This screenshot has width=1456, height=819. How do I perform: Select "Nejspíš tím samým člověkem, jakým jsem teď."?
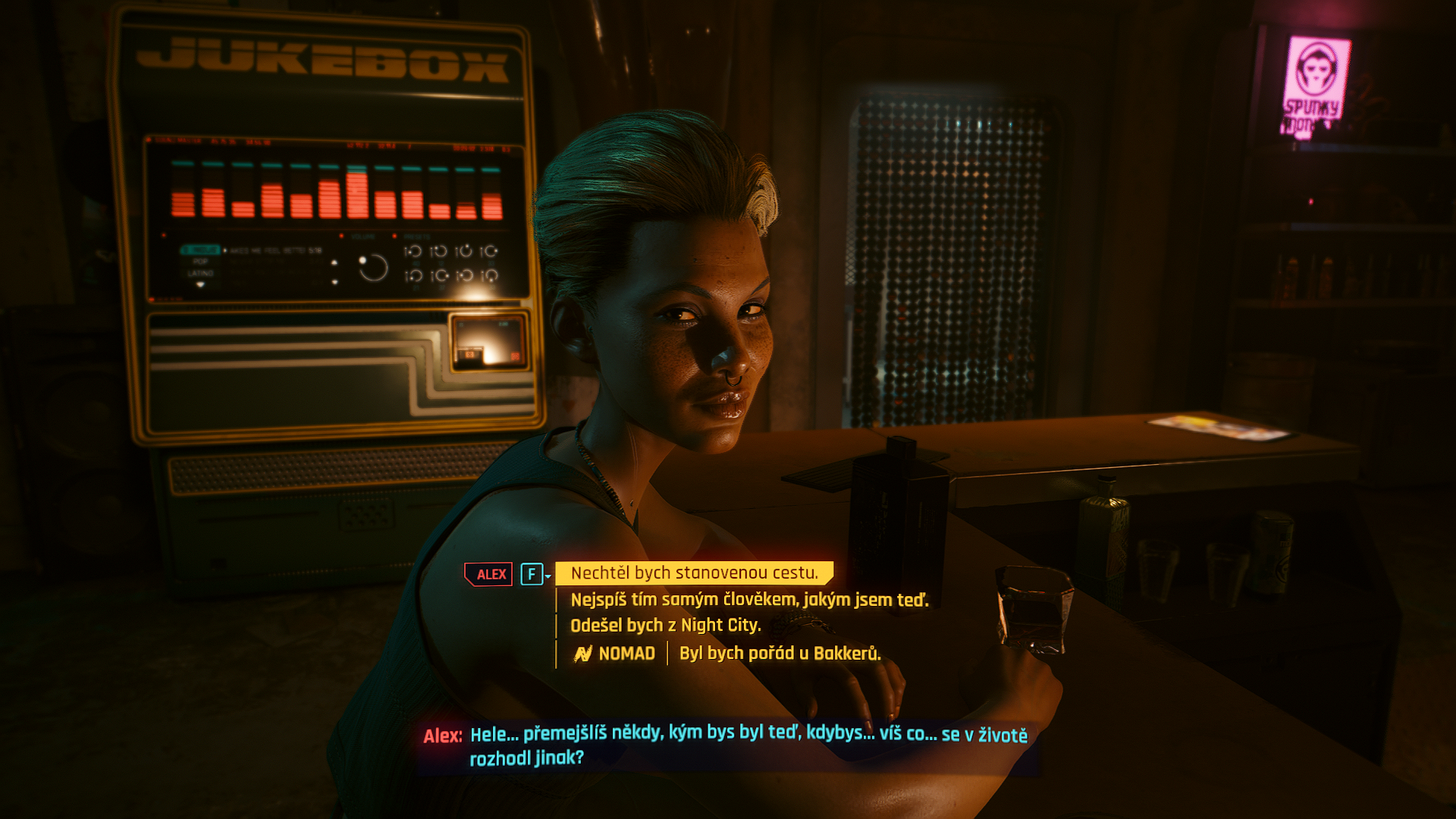pos(748,600)
